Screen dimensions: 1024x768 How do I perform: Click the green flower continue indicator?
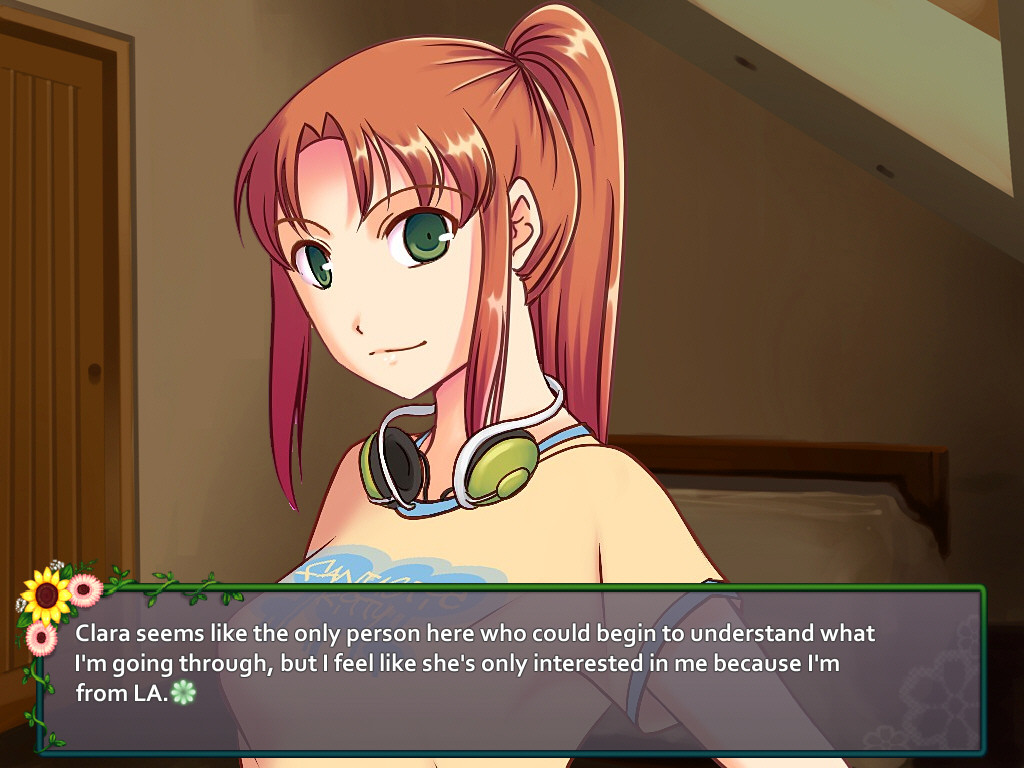click(183, 692)
